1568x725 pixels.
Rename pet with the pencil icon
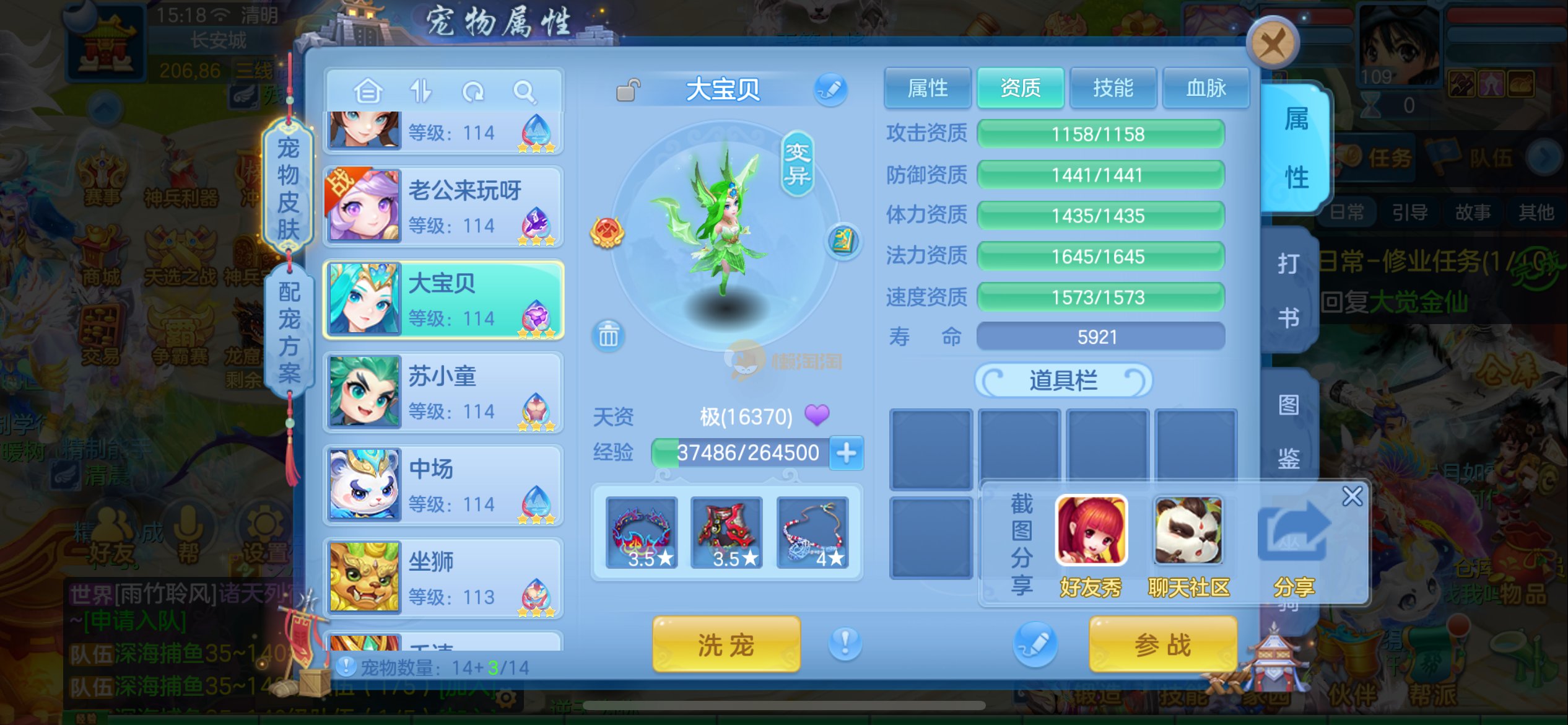click(x=830, y=90)
